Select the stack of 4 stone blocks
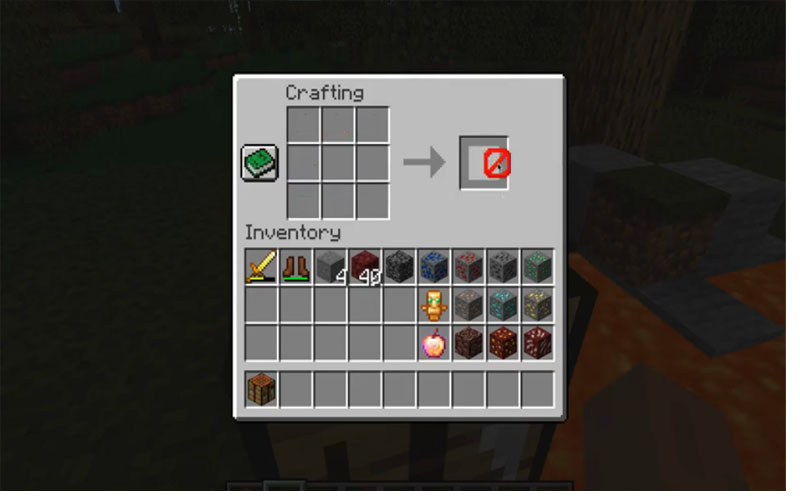Image resolution: width=800 pixels, height=500 pixels. click(330, 267)
